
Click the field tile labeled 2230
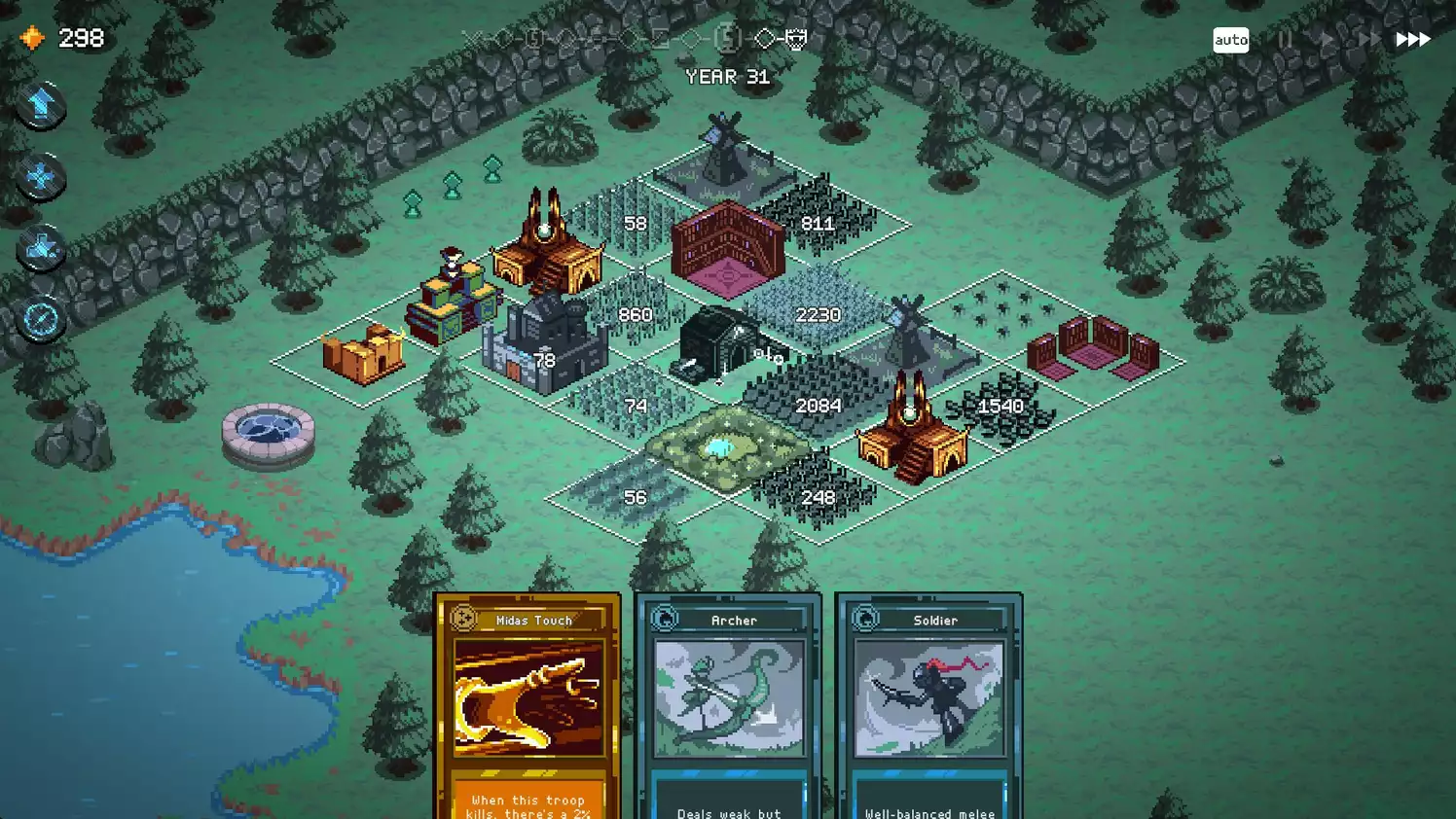[x=818, y=314]
